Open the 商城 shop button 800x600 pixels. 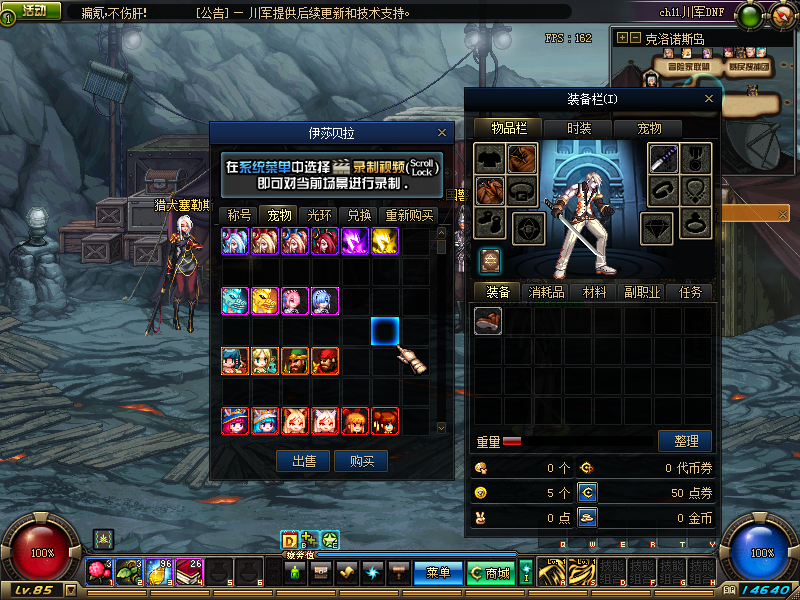[x=490, y=573]
